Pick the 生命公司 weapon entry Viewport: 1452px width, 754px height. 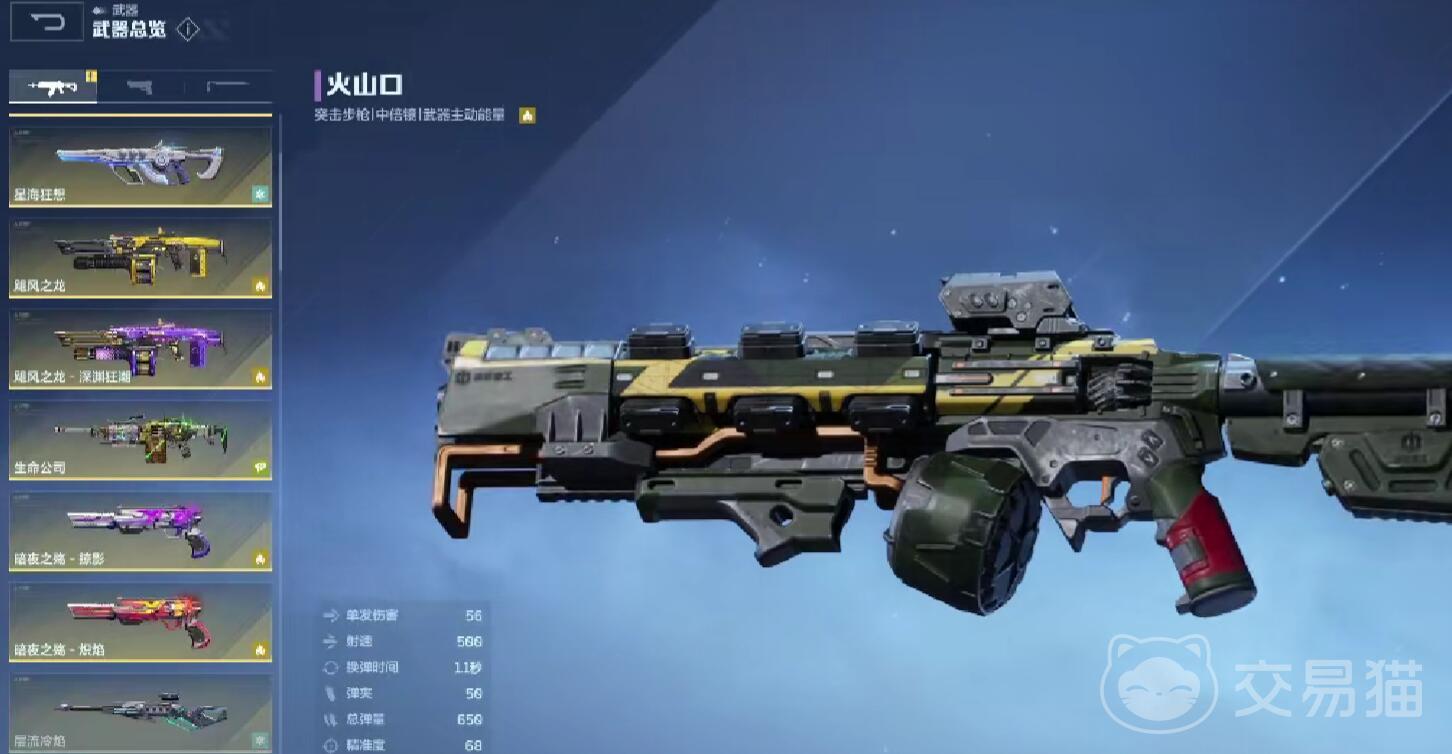[140, 440]
